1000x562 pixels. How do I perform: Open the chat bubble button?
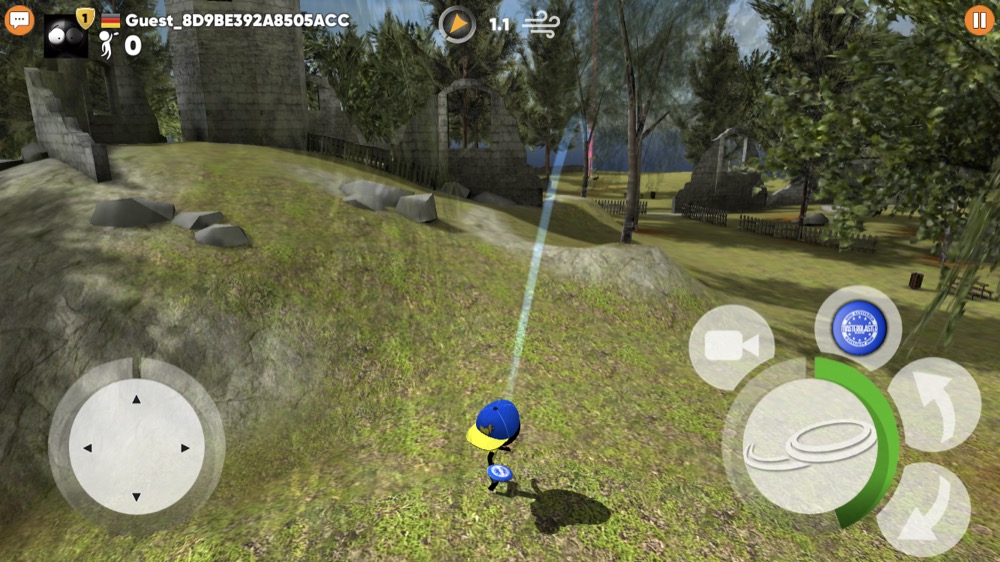19,20
